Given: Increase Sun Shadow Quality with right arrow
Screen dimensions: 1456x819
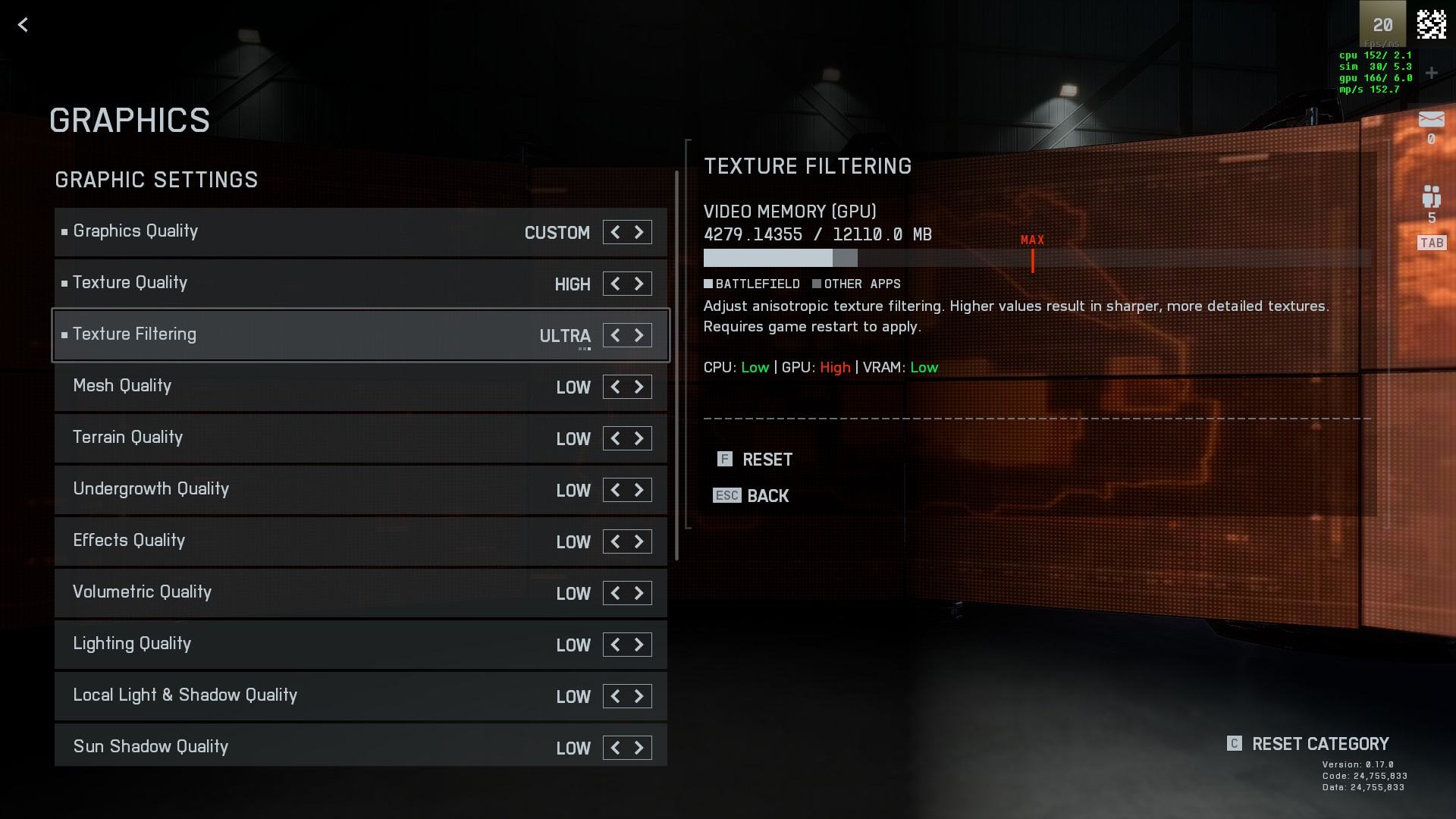Looking at the screenshot, I should tap(639, 748).
